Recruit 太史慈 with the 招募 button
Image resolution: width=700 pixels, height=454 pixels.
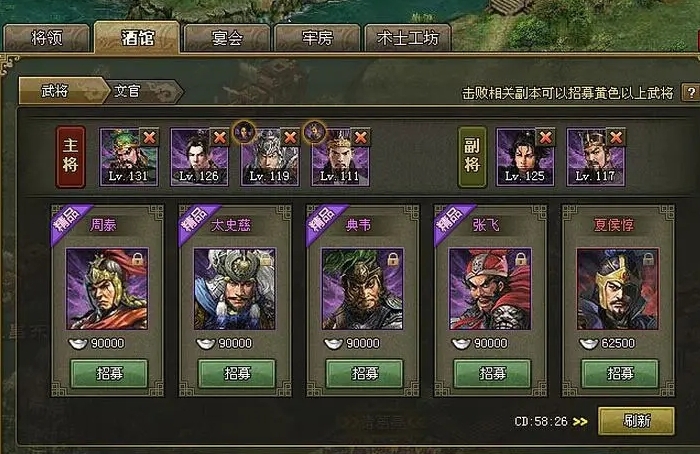pos(236,374)
